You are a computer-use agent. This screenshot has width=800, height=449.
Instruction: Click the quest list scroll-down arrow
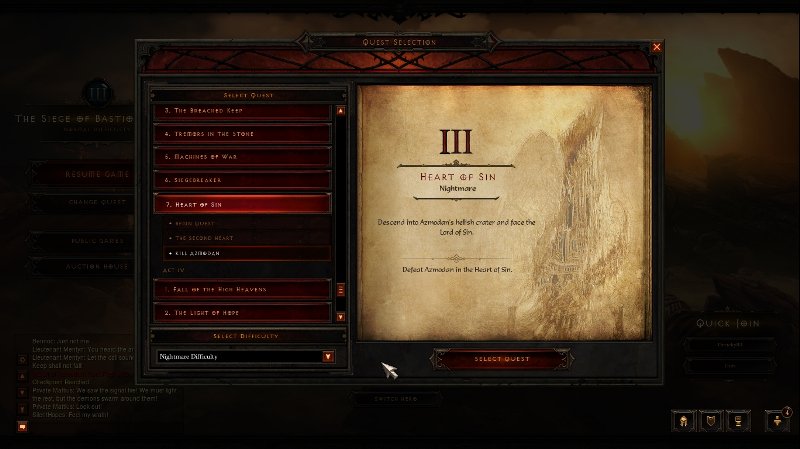[x=341, y=316]
